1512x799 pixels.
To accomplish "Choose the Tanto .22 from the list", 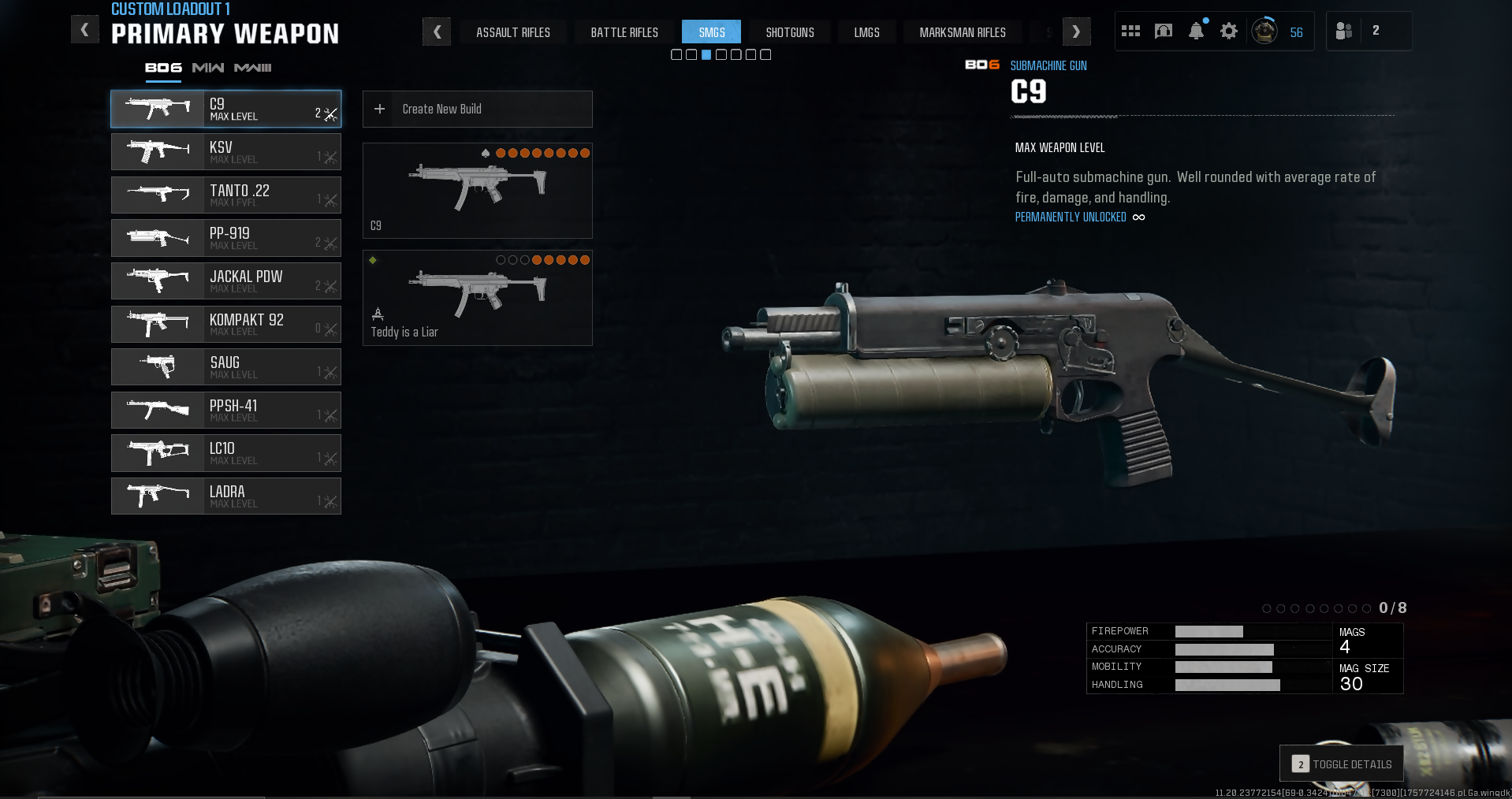I will (x=225, y=195).
